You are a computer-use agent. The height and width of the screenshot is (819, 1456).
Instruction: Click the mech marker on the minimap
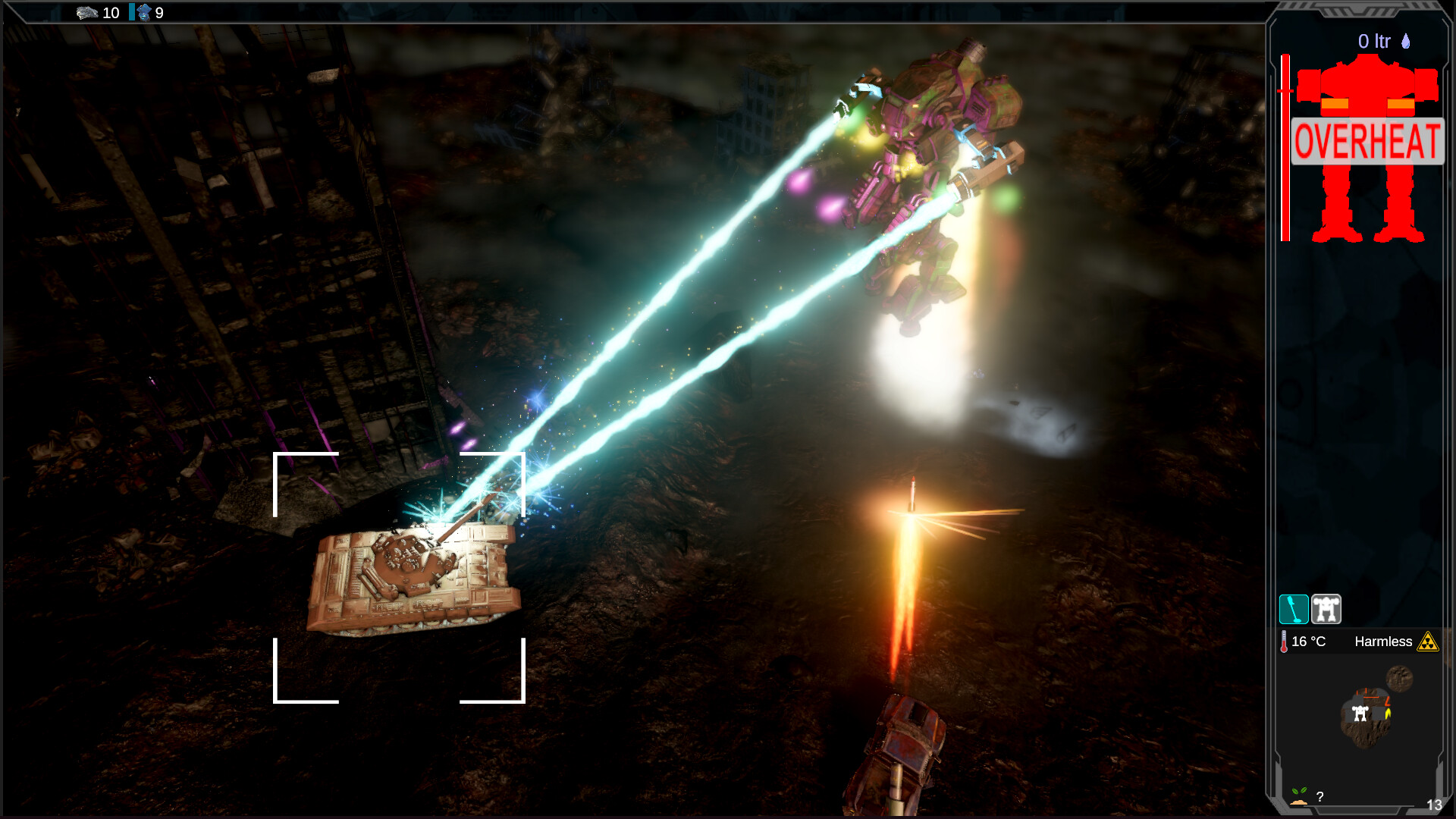pos(1360,713)
